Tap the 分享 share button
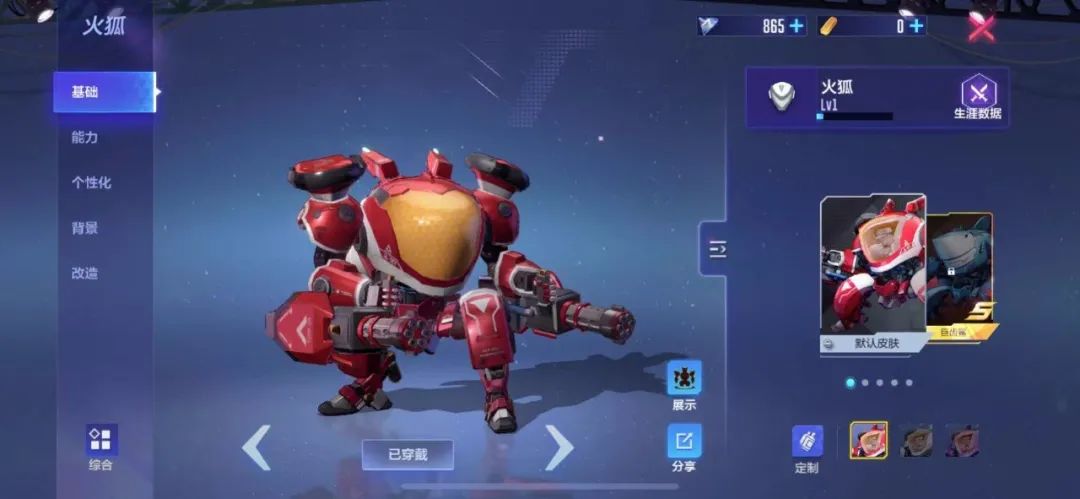 pyautogui.click(x=684, y=446)
